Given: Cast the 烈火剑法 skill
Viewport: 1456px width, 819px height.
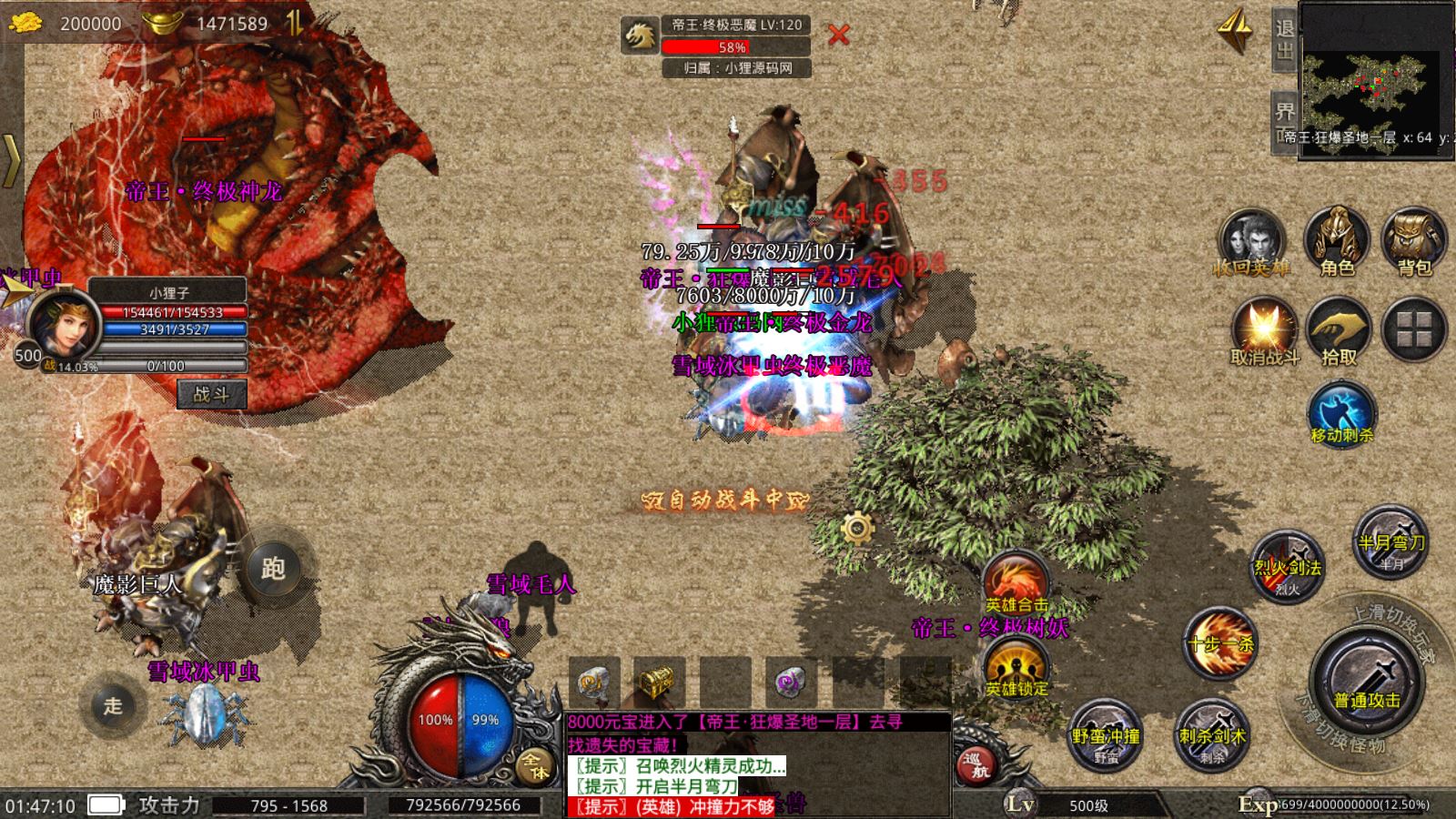Looking at the screenshot, I should tap(1287, 567).
